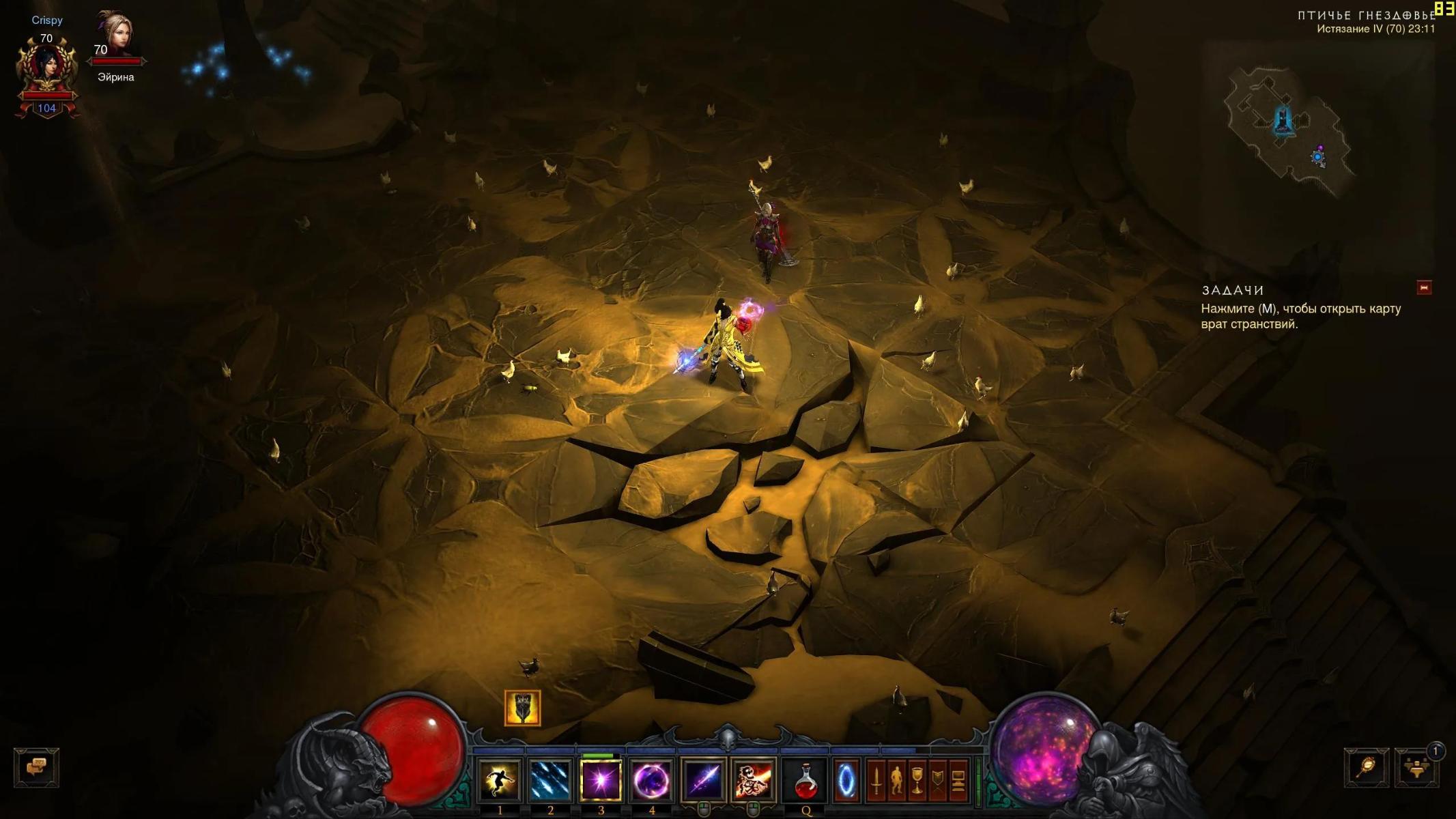Select the flaming skeleton right-mouse skill

pos(754,780)
